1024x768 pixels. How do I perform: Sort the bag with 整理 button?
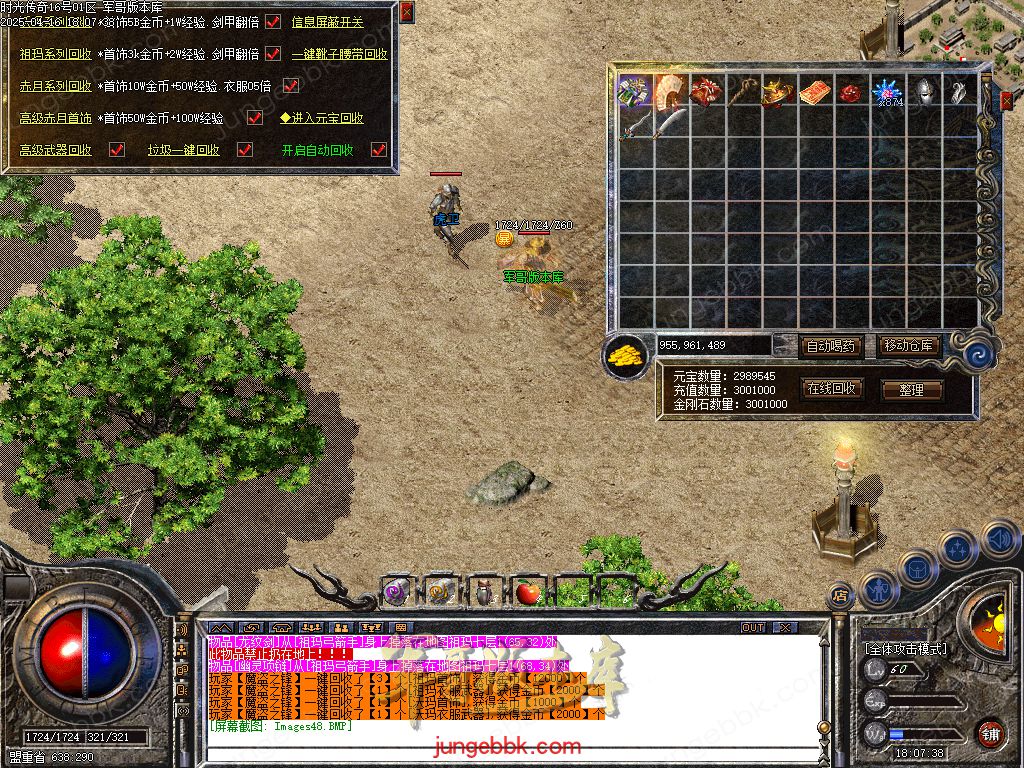pos(910,390)
